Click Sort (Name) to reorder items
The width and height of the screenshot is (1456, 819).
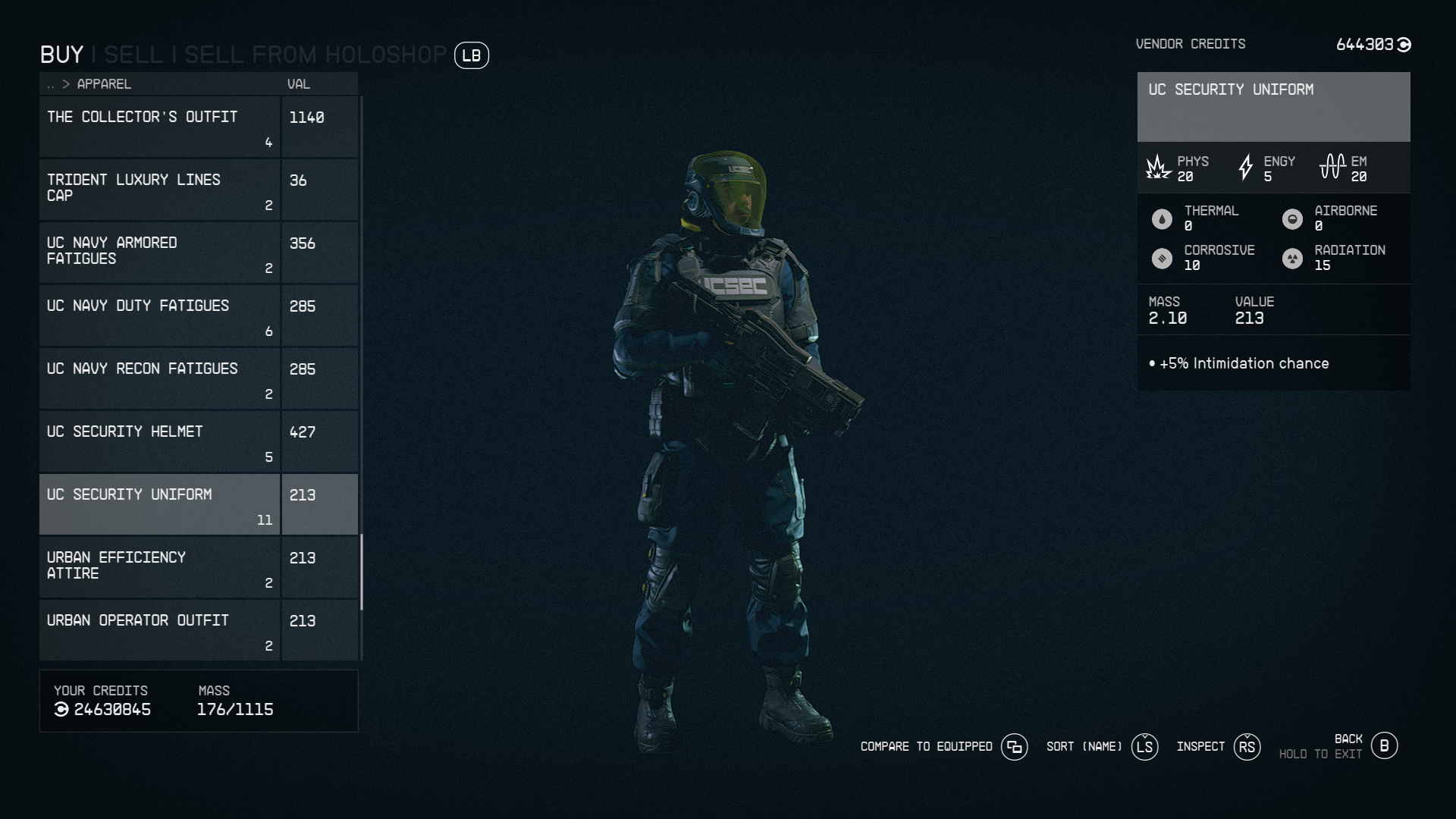point(1145,746)
